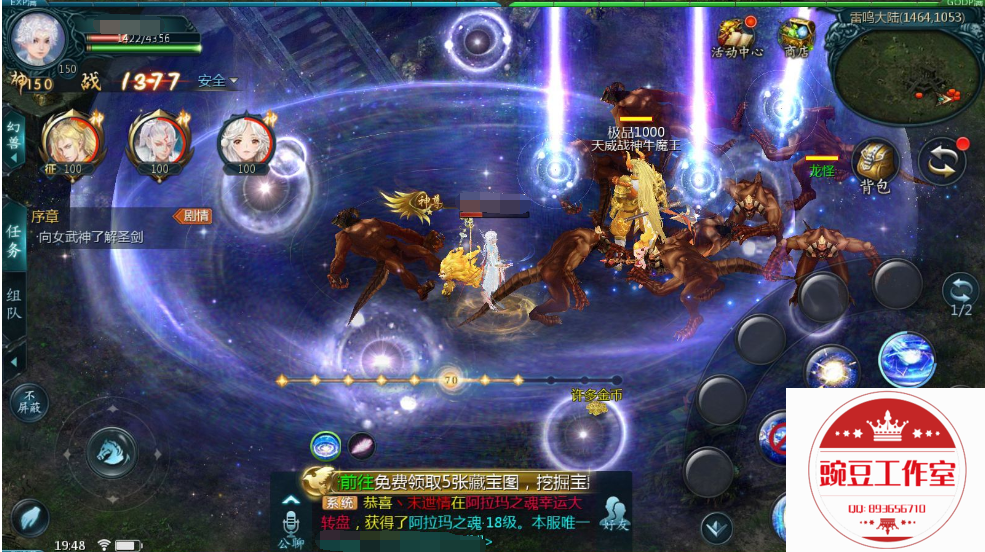Open the 商店 shop

tap(797, 38)
